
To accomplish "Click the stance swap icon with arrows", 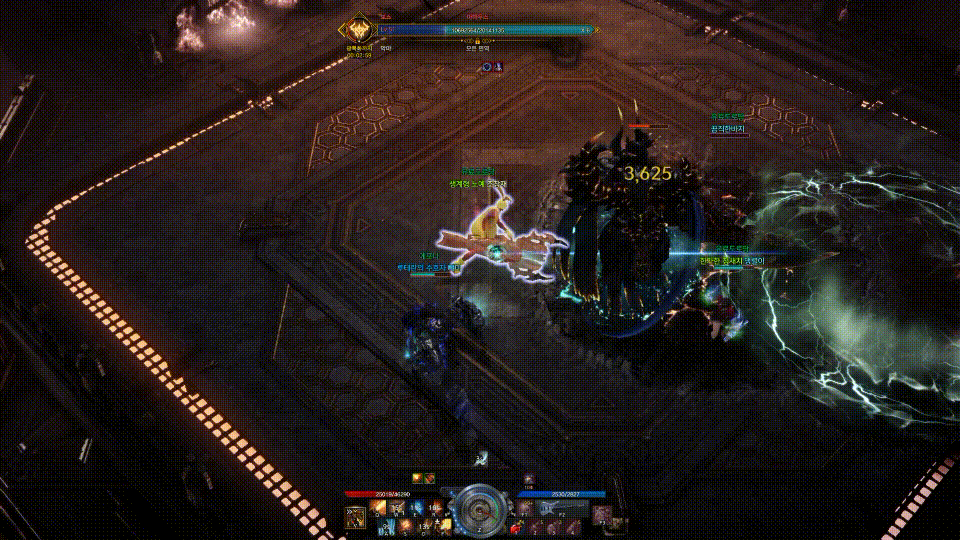I will coord(355,516).
